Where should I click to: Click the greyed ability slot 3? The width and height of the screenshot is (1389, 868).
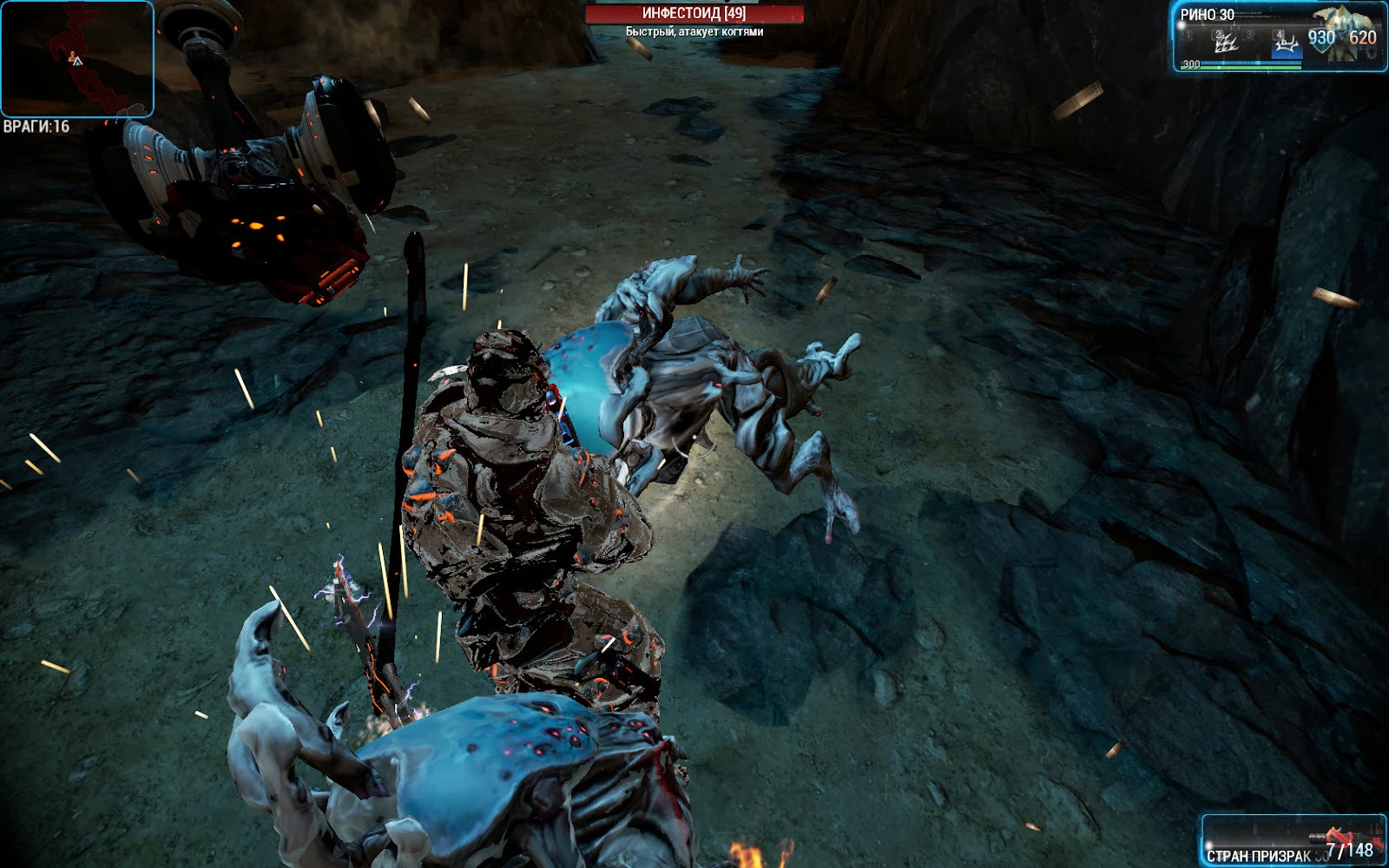pyautogui.click(x=1248, y=36)
